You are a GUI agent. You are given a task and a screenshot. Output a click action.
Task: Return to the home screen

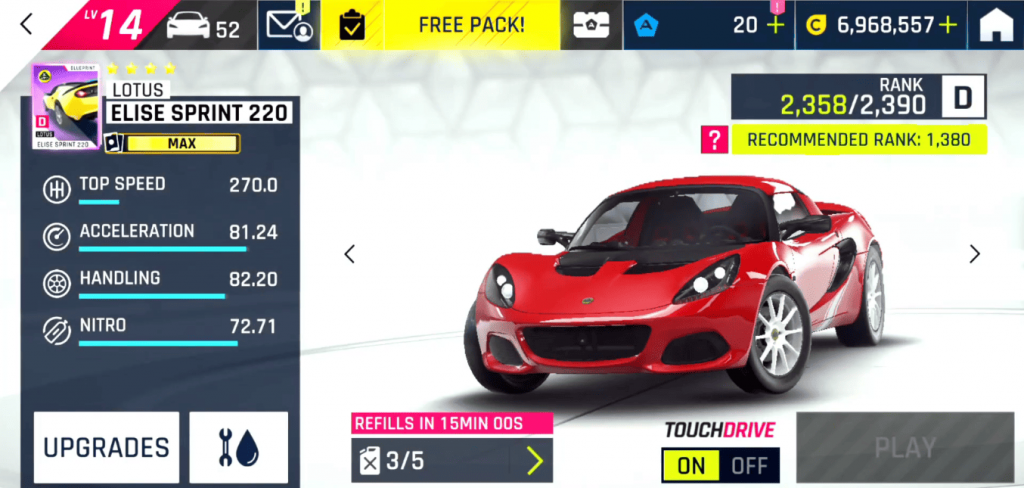pos(996,26)
